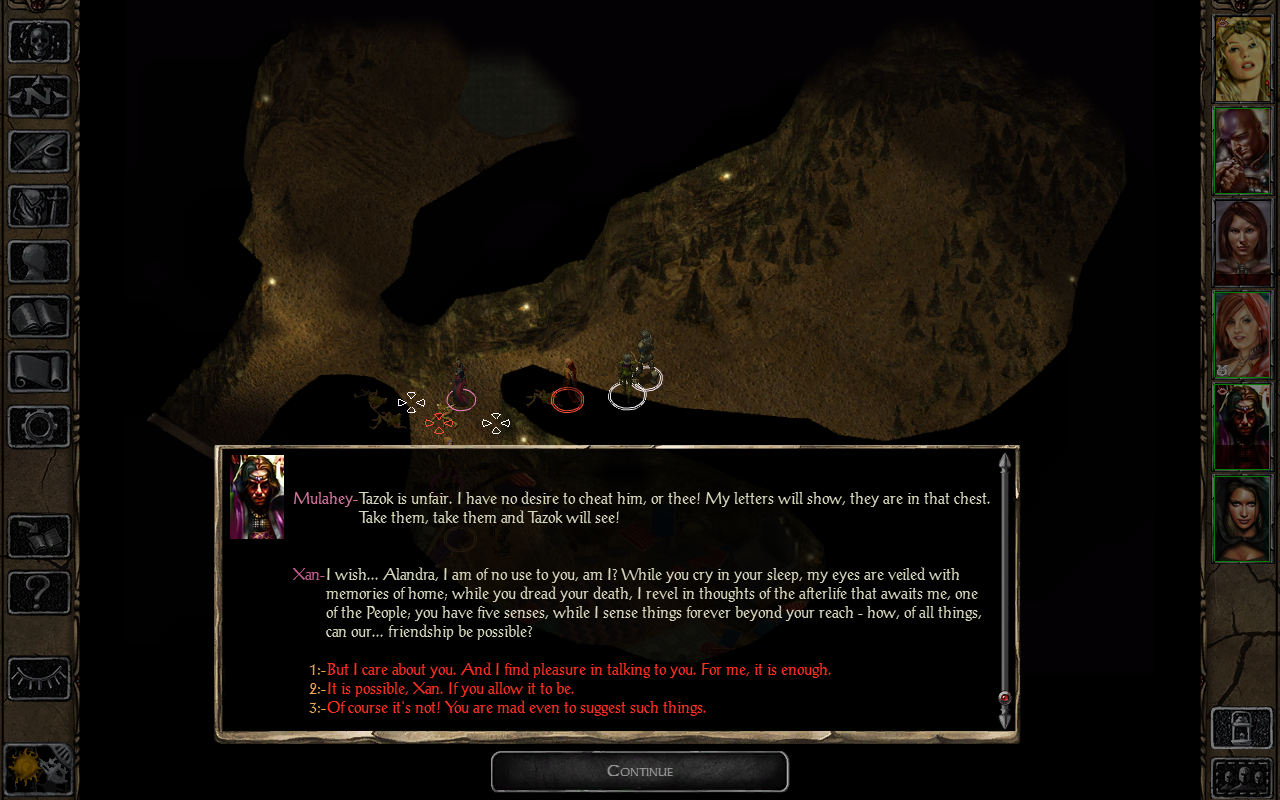
Task: Open the mage spellbook icon
Action: pyautogui.click(x=39, y=317)
